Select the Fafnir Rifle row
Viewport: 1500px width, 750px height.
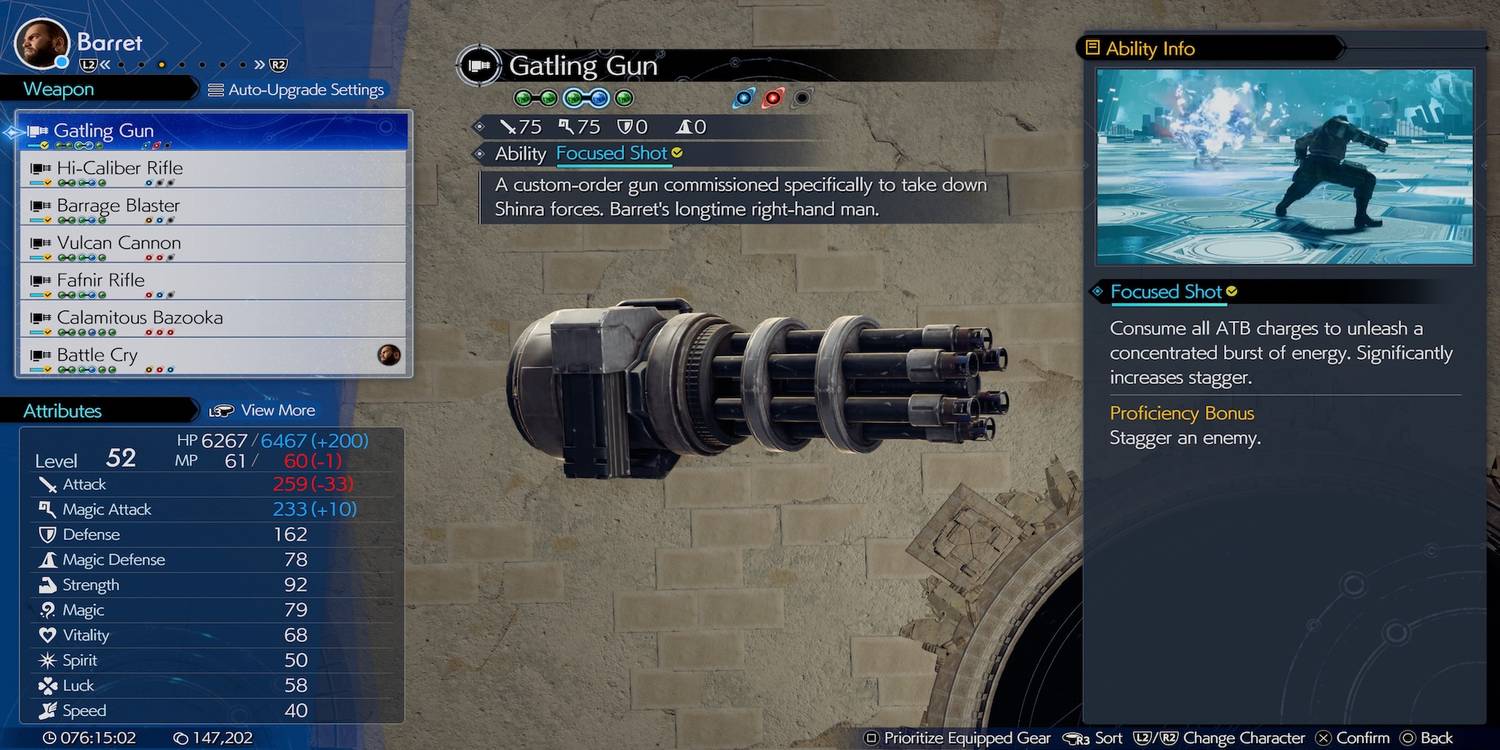point(212,280)
